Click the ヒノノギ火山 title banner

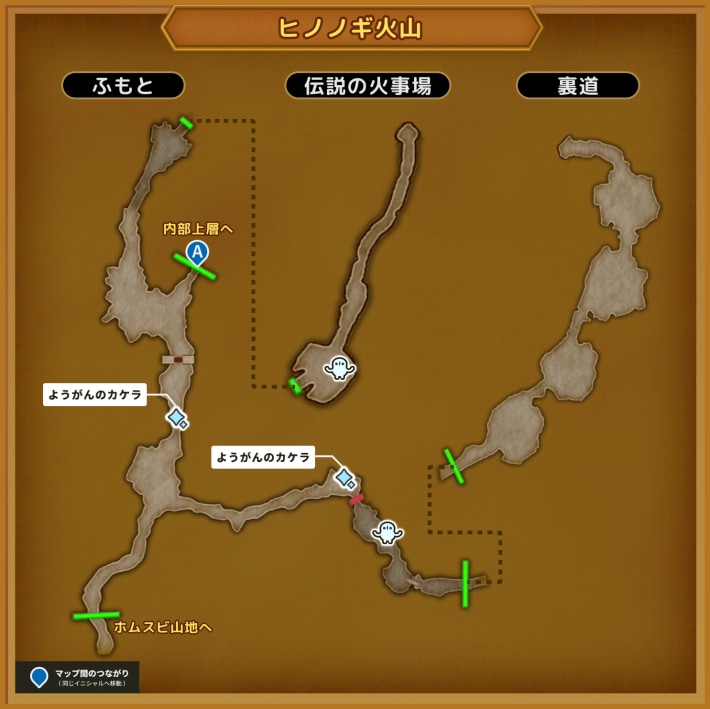coord(351,27)
